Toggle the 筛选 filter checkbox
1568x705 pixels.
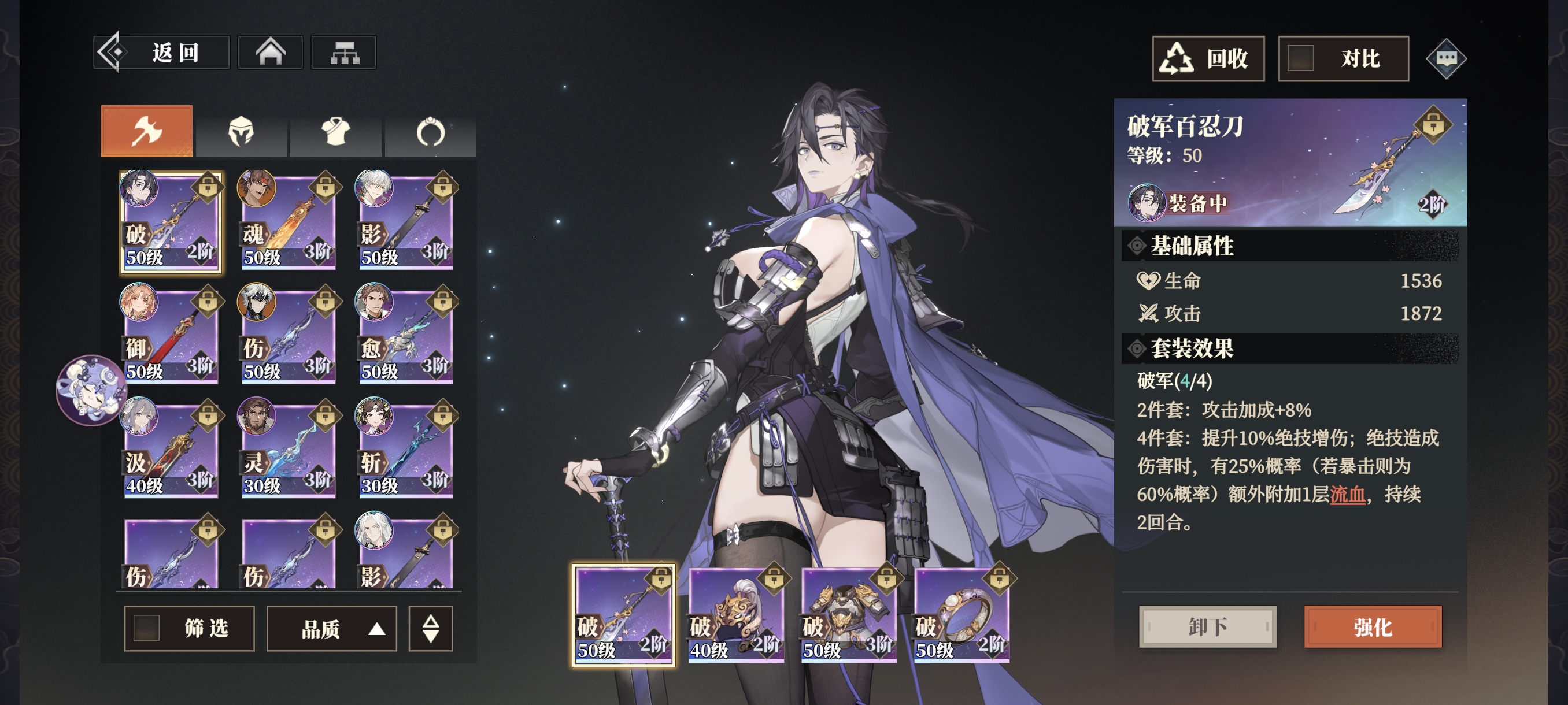(x=147, y=628)
